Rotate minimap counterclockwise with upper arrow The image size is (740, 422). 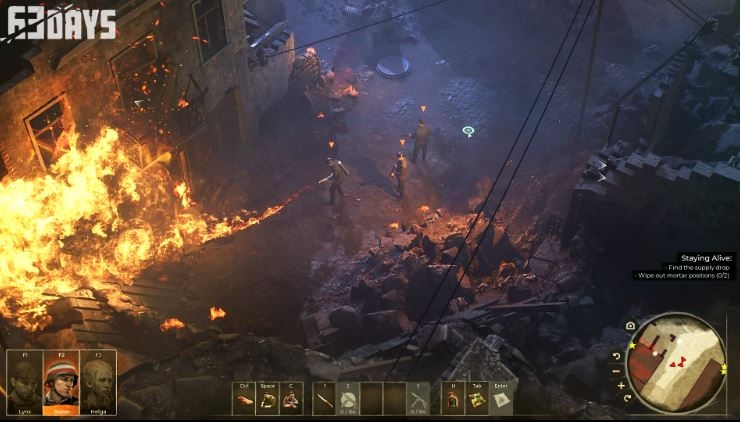click(x=617, y=355)
